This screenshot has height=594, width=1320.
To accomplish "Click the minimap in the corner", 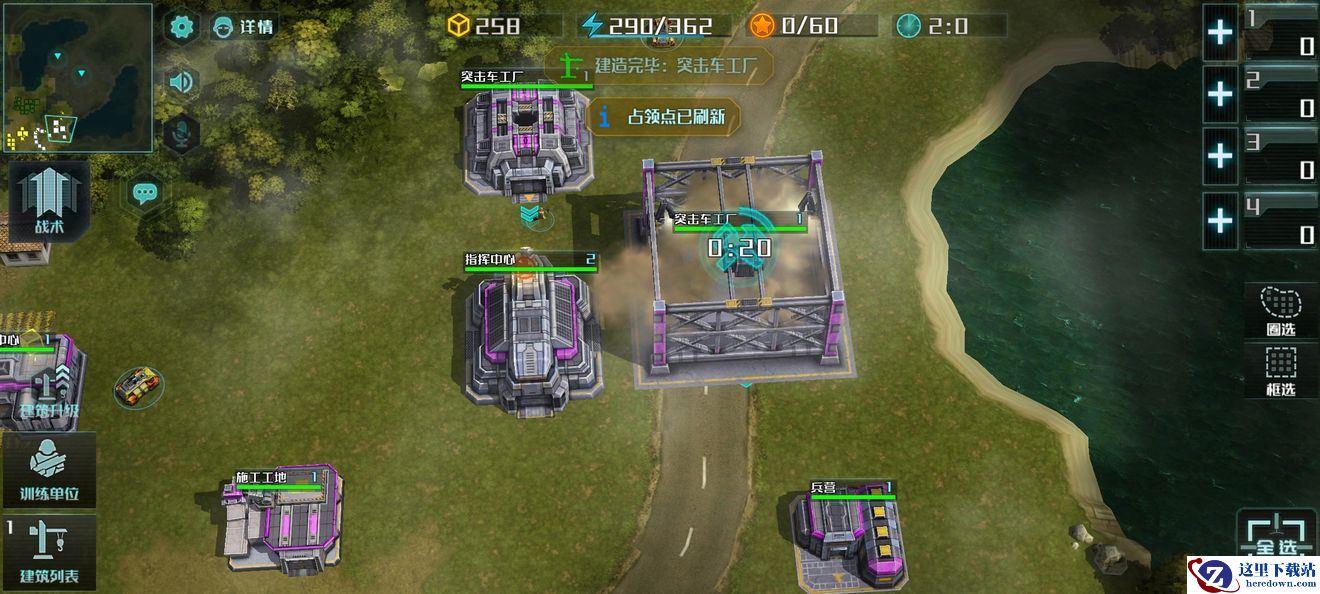I will coord(77,77).
